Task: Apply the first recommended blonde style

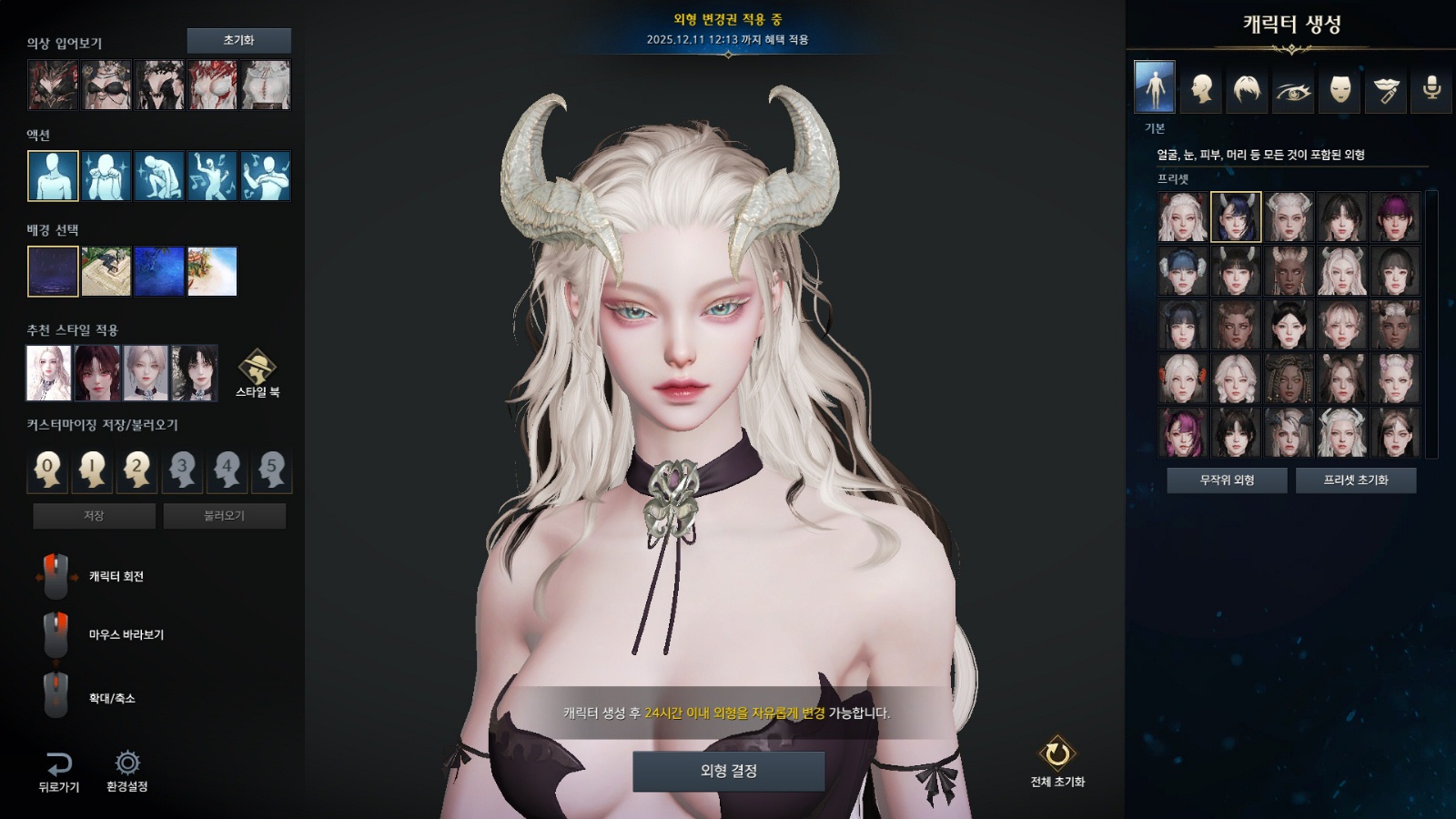Action: 49,373
